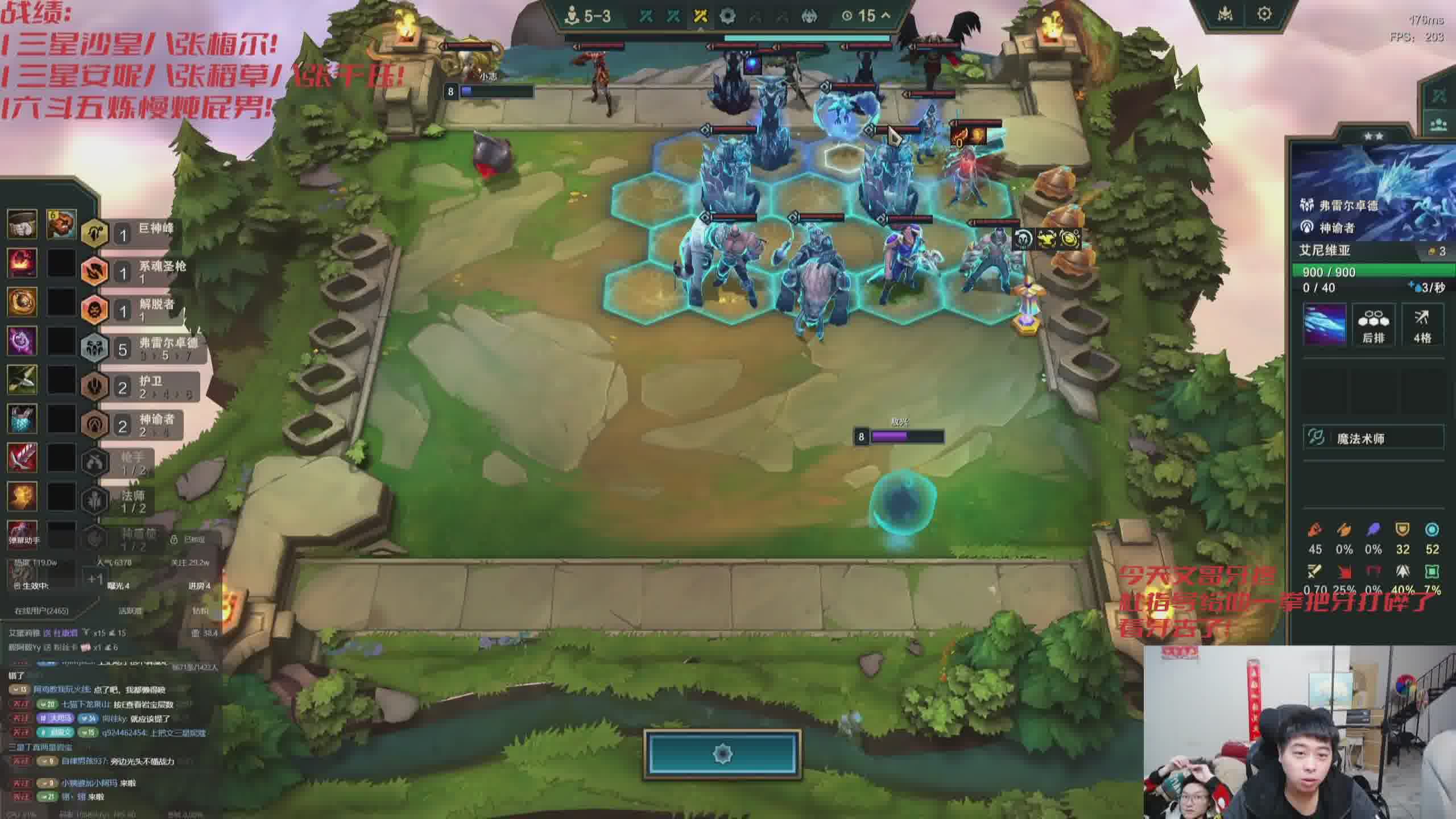
Task: Click the 后排 position role icon
Action: pos(1373,325)
